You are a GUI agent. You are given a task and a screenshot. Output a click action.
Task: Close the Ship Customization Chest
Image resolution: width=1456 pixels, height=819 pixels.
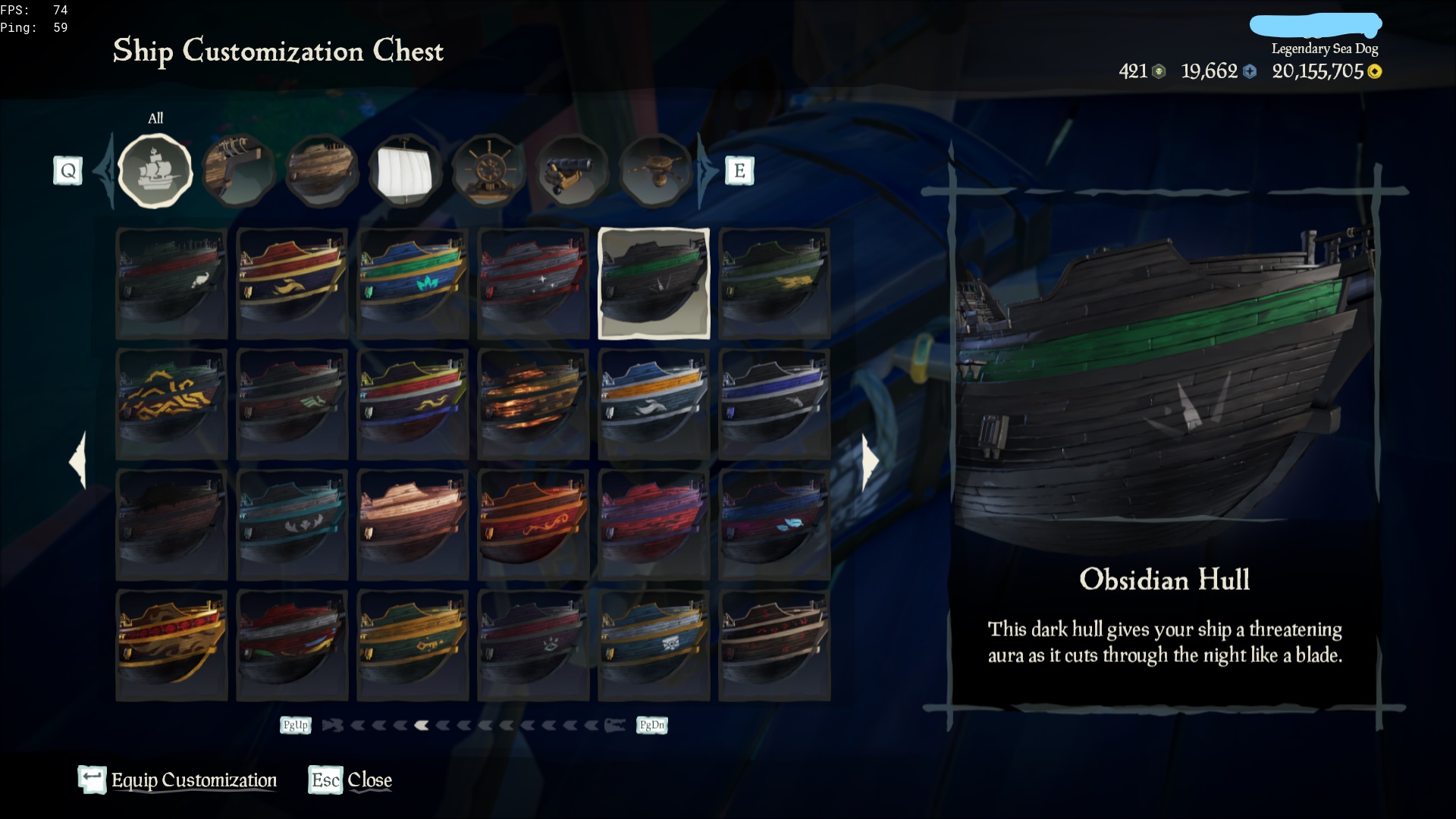coord(351,780)
